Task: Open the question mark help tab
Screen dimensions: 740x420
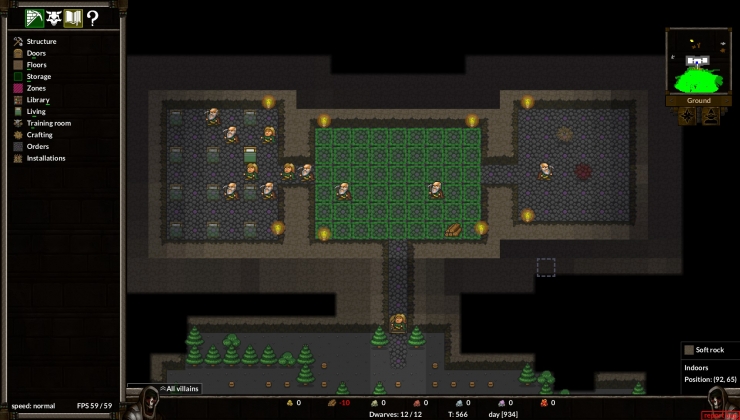Action: click(x=92, y=18)
